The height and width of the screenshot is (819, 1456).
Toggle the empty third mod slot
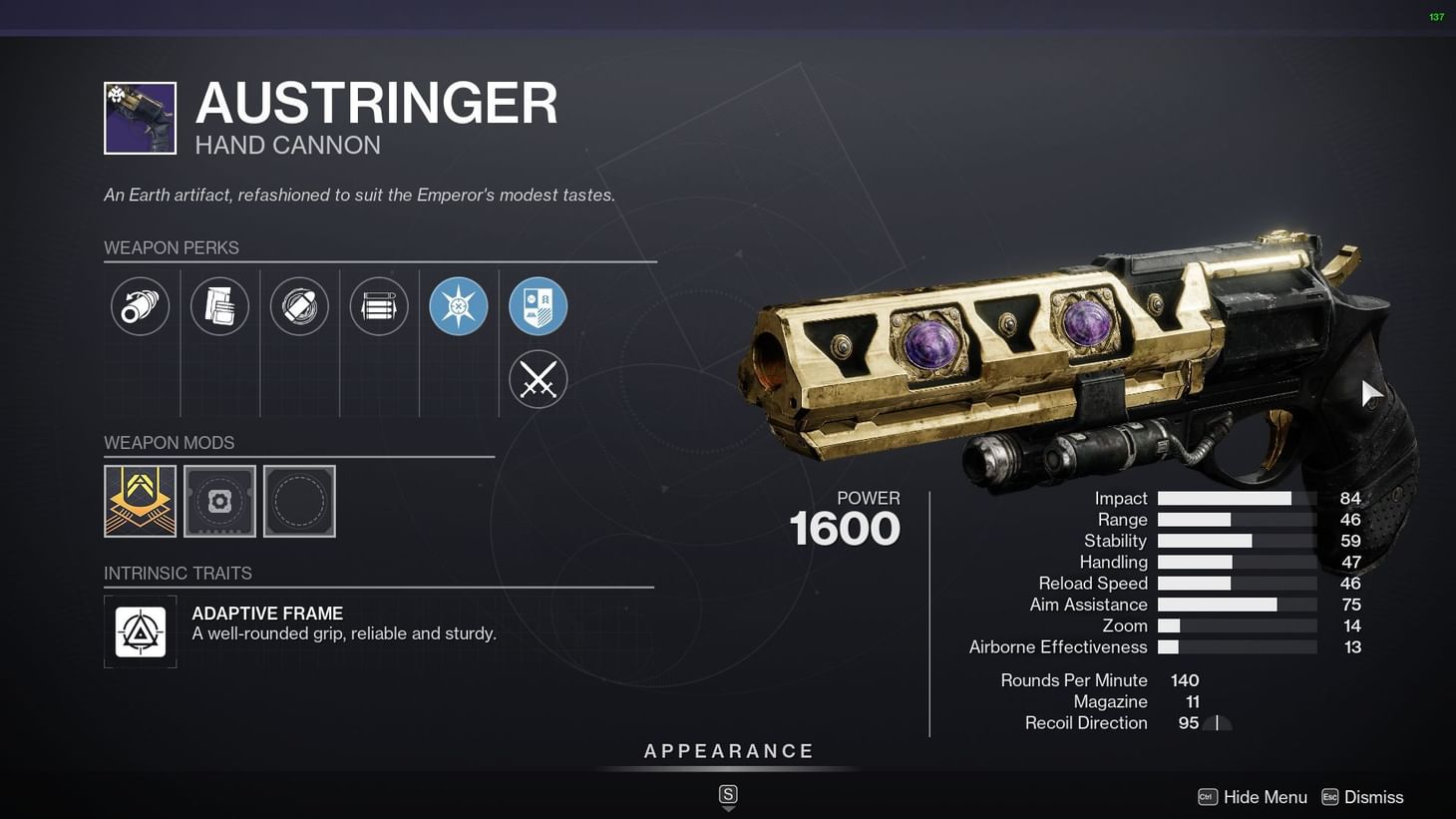click(299, 501)
